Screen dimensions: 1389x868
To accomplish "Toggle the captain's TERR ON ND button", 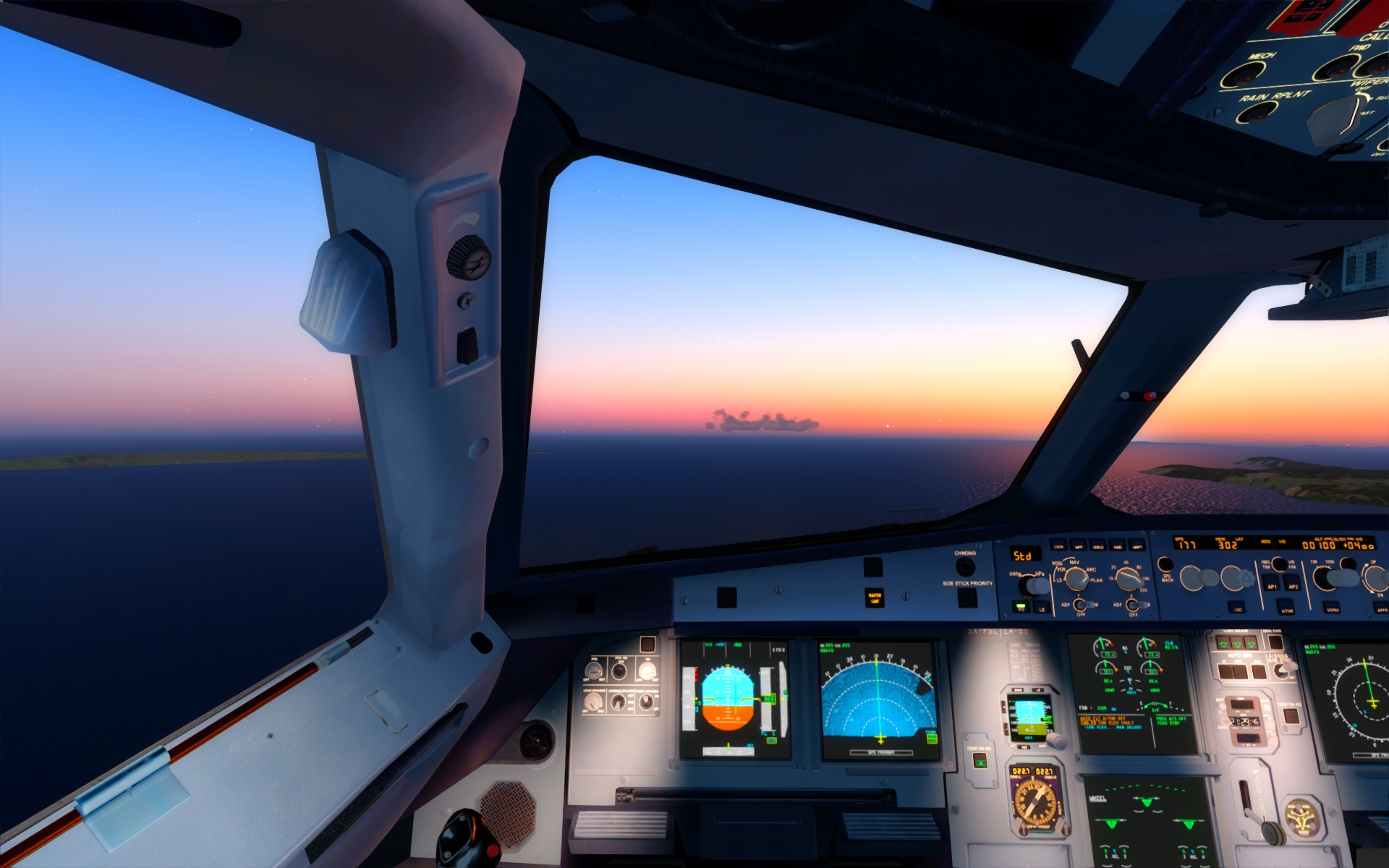I will [x=980, y=761].
